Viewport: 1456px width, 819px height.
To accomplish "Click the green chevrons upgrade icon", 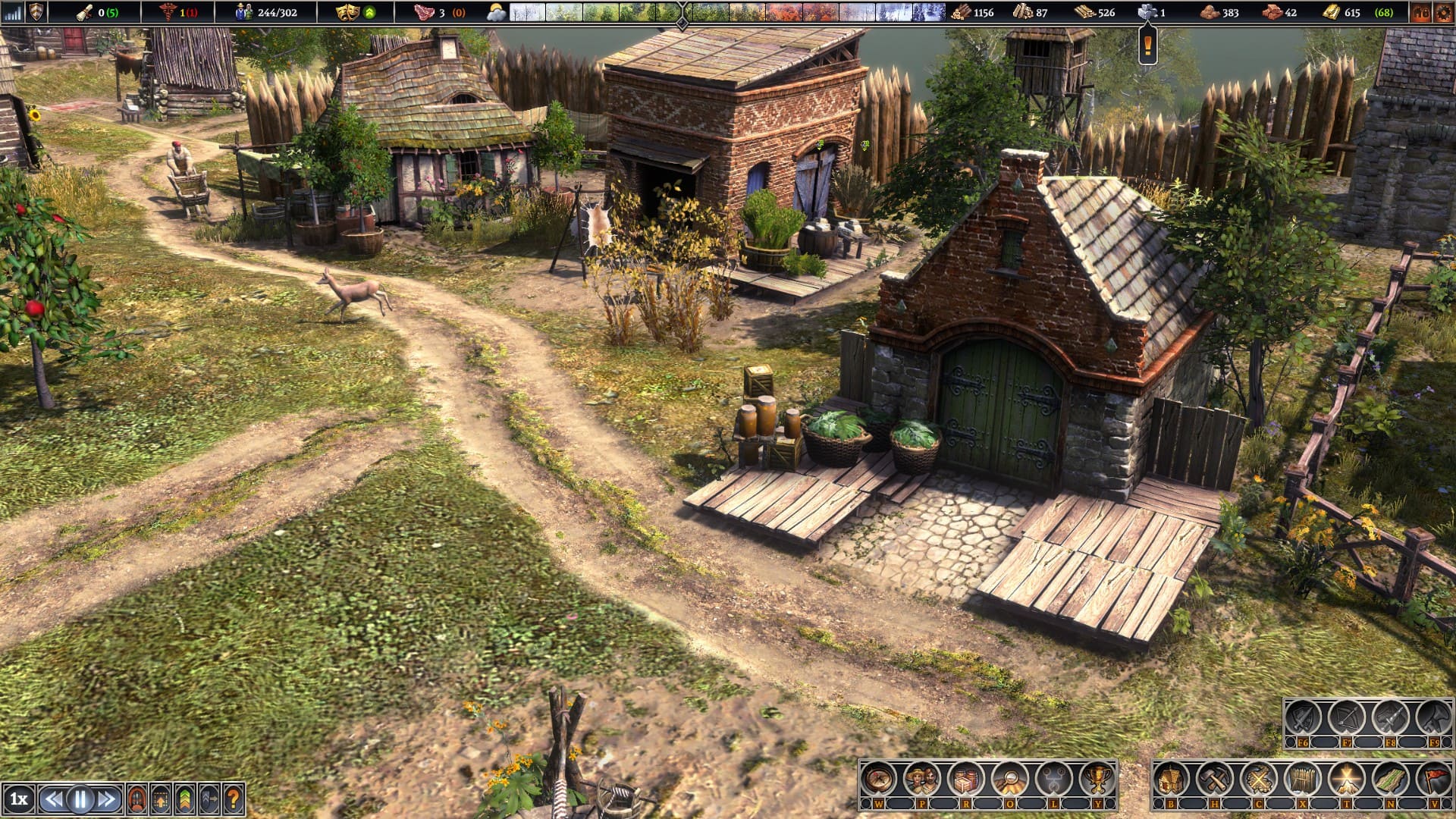I will pyautogui.click(x=184, y=799).
